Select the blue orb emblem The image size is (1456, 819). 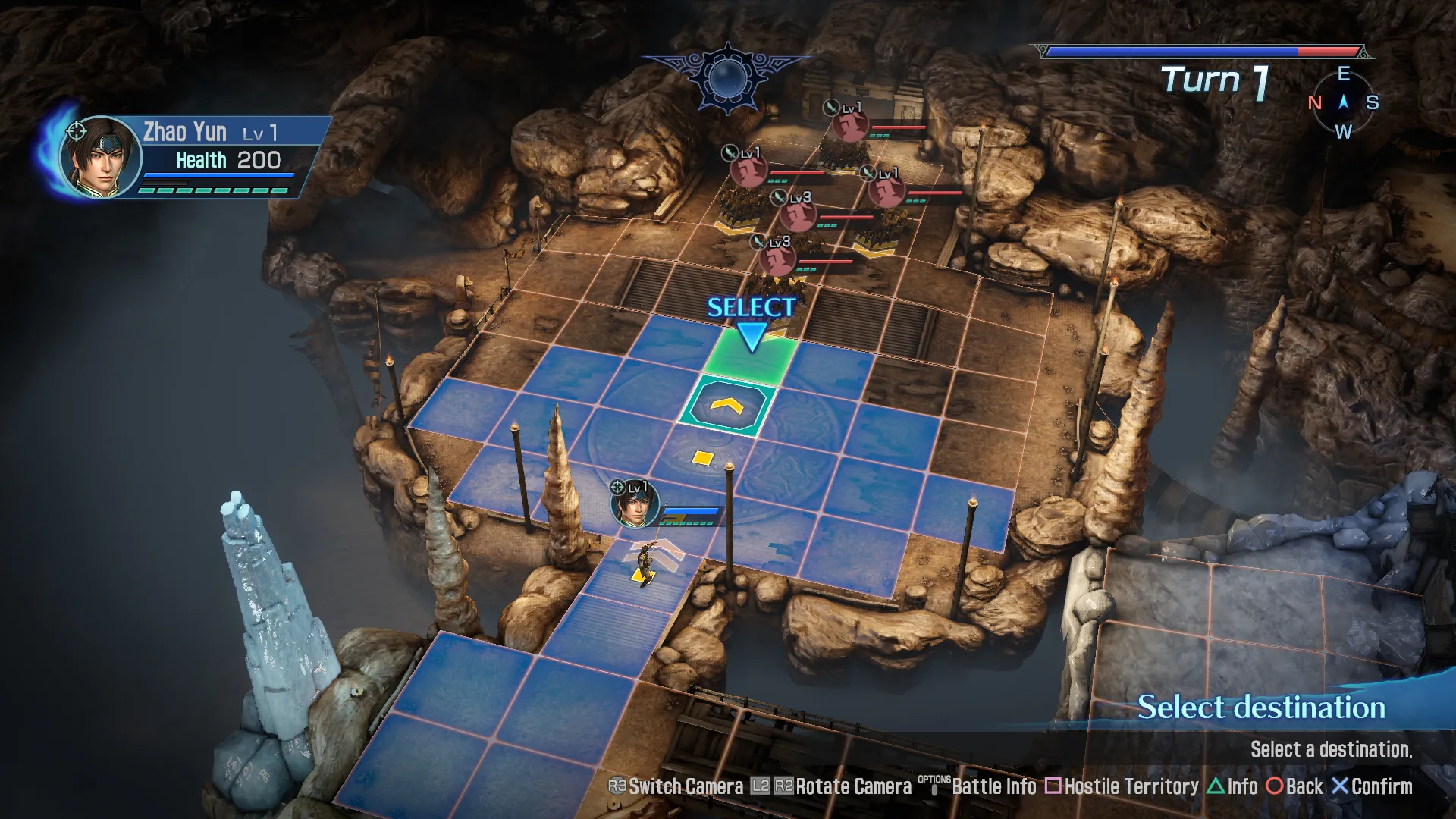(727, 77)
